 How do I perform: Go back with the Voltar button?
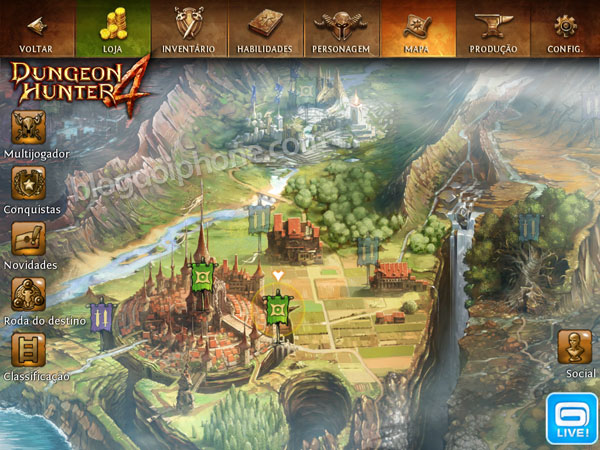(37, 28)
